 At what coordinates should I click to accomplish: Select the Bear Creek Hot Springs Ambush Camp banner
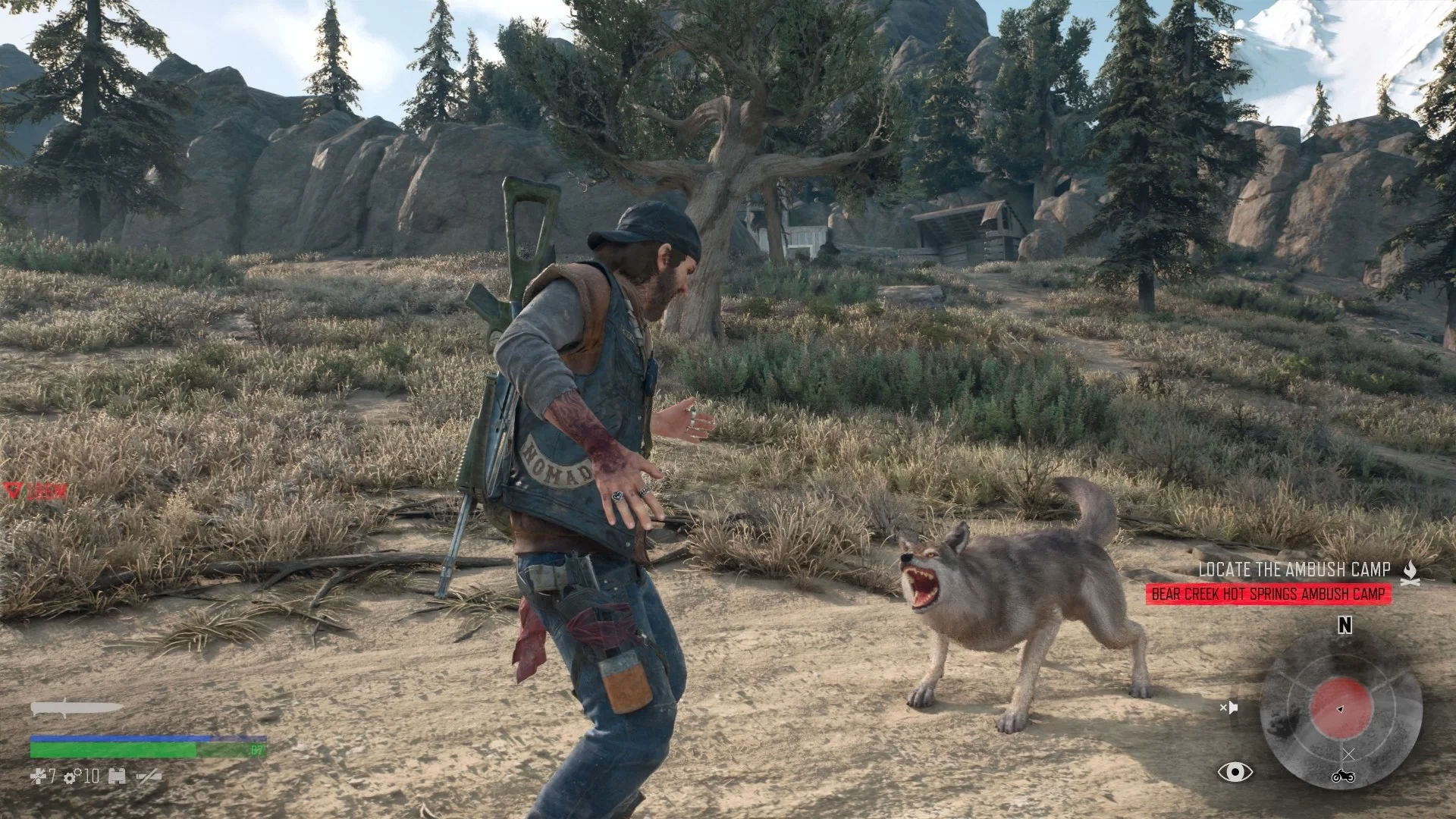tap(1268, 595)
